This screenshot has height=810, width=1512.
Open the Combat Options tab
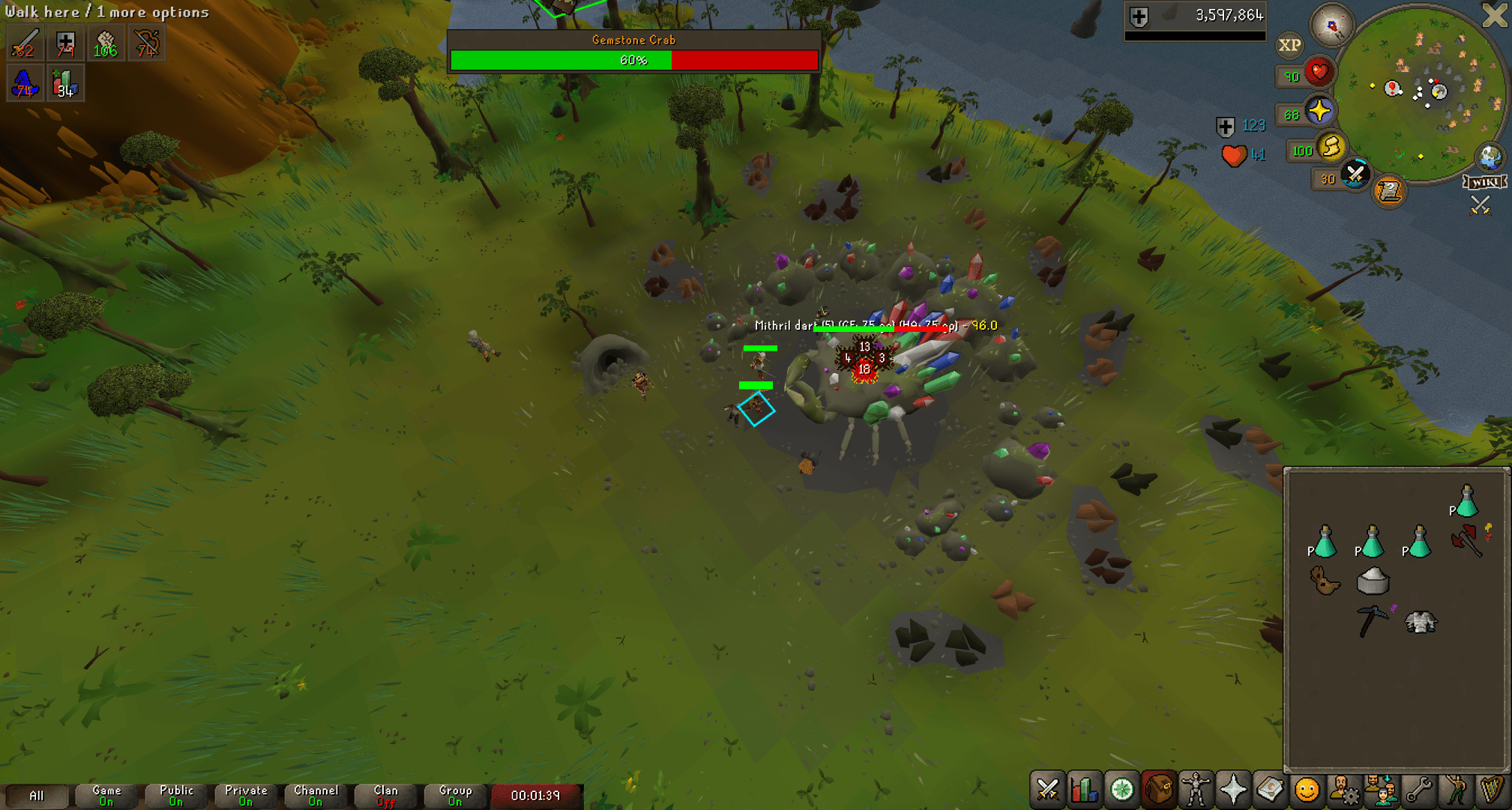[1047, 789]
